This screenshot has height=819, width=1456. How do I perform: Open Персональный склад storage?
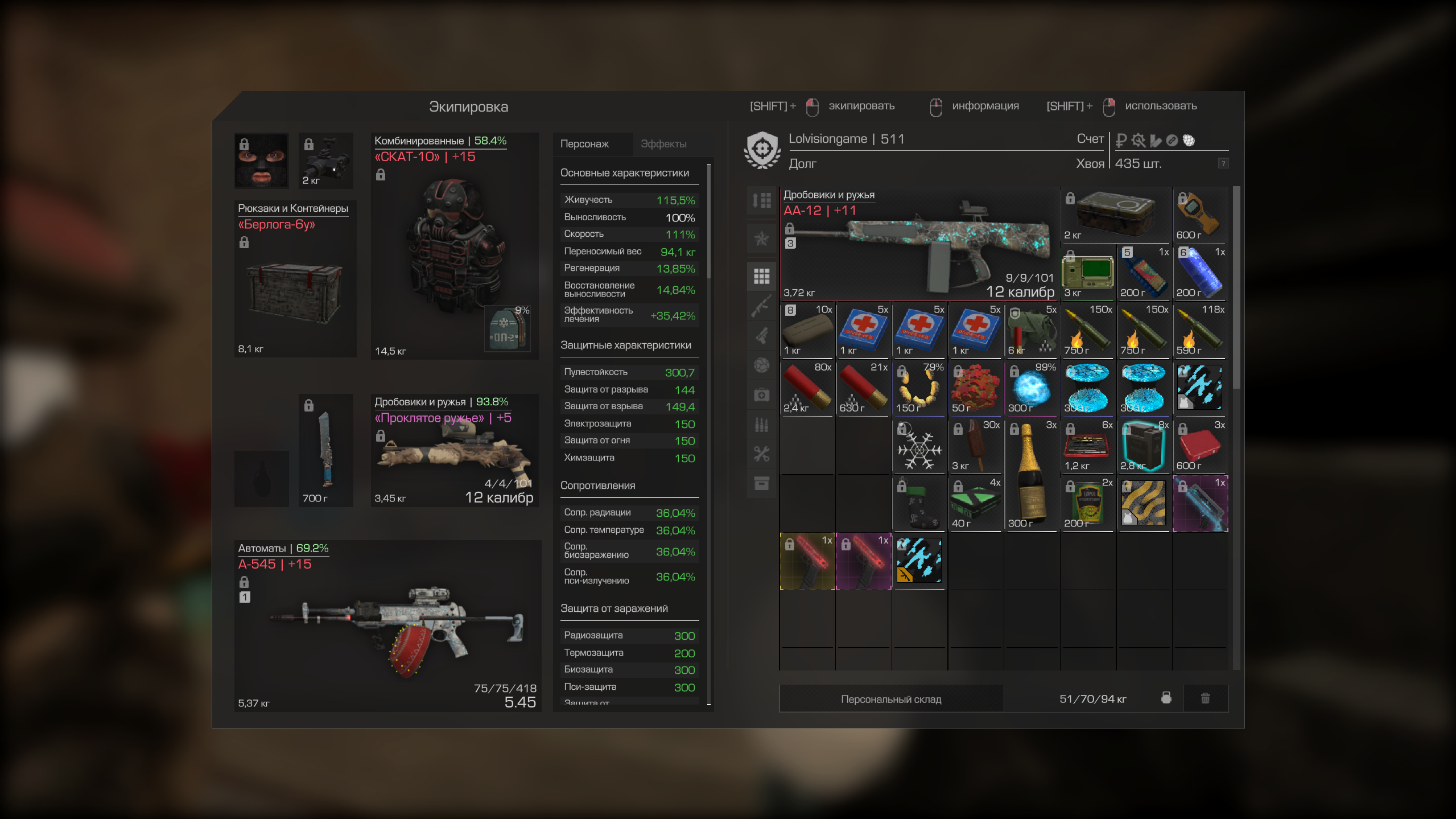tap(891, 699)
